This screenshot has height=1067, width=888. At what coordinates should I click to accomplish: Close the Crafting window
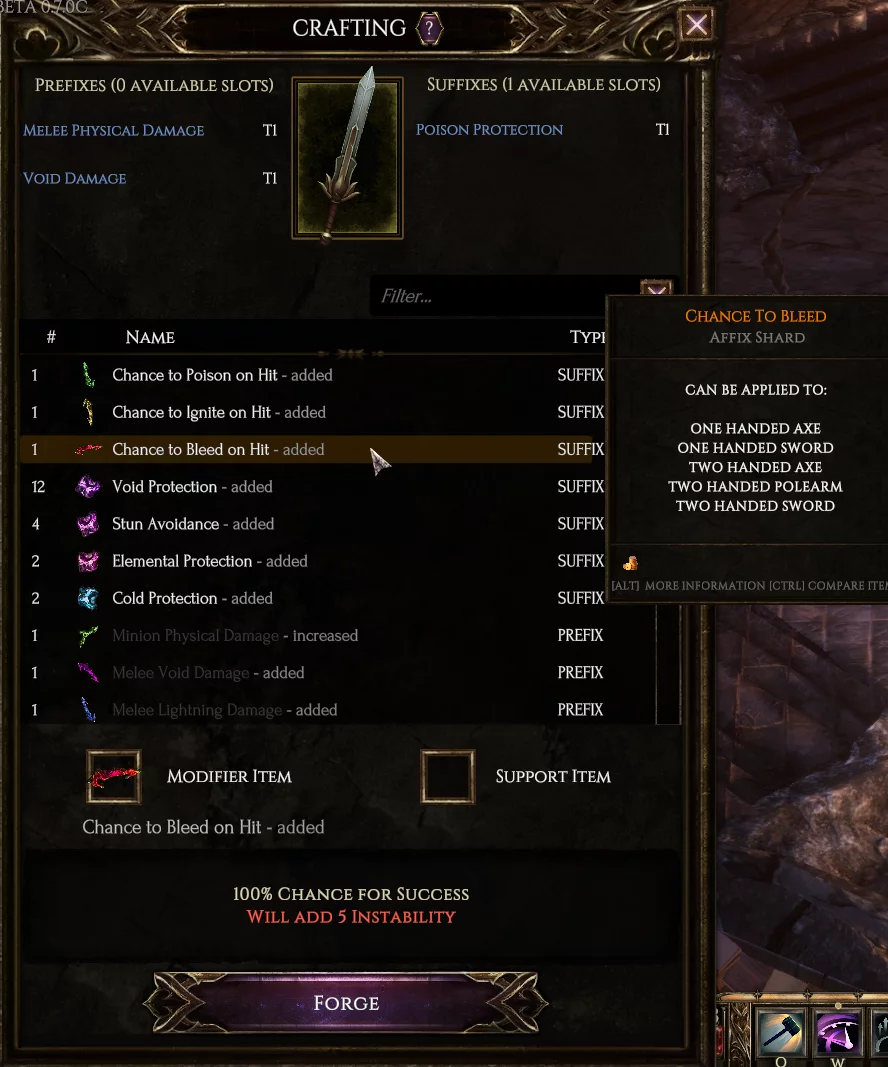point(696,26)
